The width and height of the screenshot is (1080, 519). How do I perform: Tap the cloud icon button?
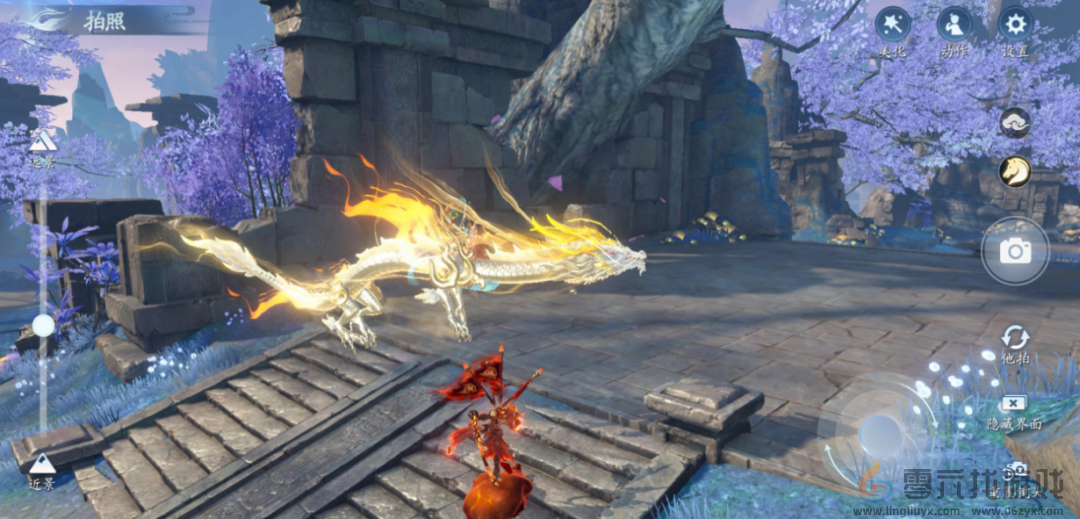pos(1015,122)
